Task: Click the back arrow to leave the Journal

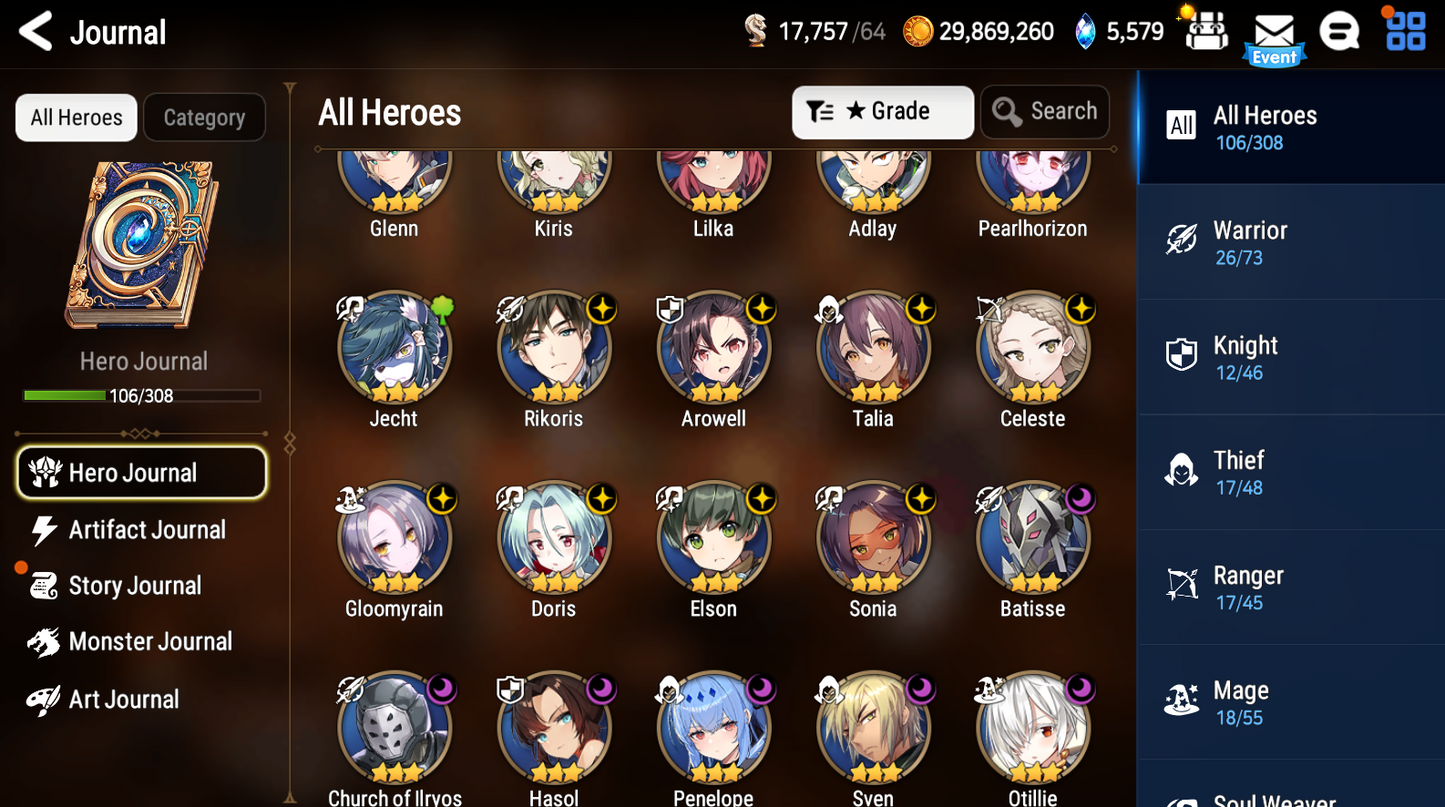Action: tap(35, 31)
